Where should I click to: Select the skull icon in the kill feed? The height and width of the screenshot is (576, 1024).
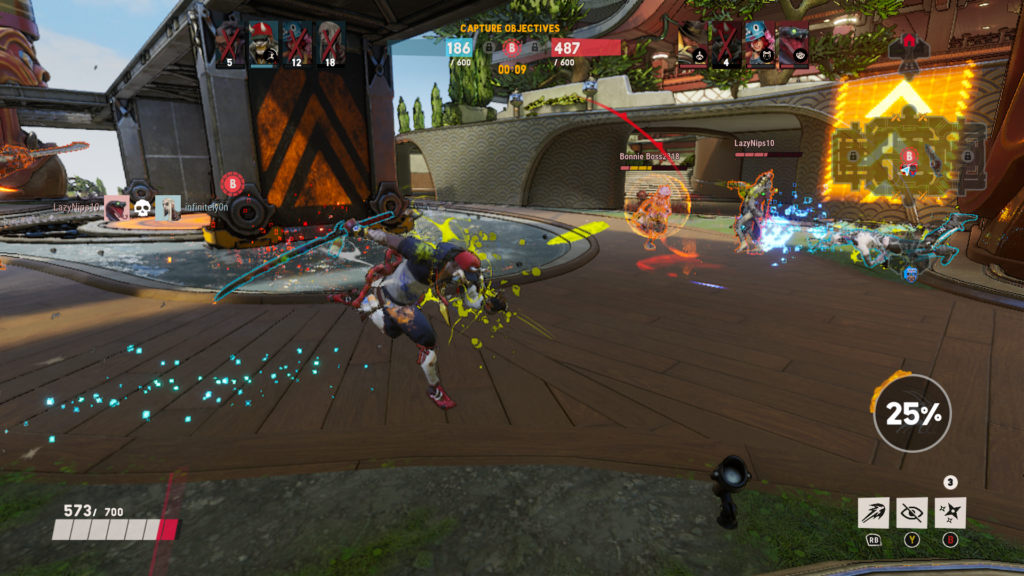click(x=142, y=207)
